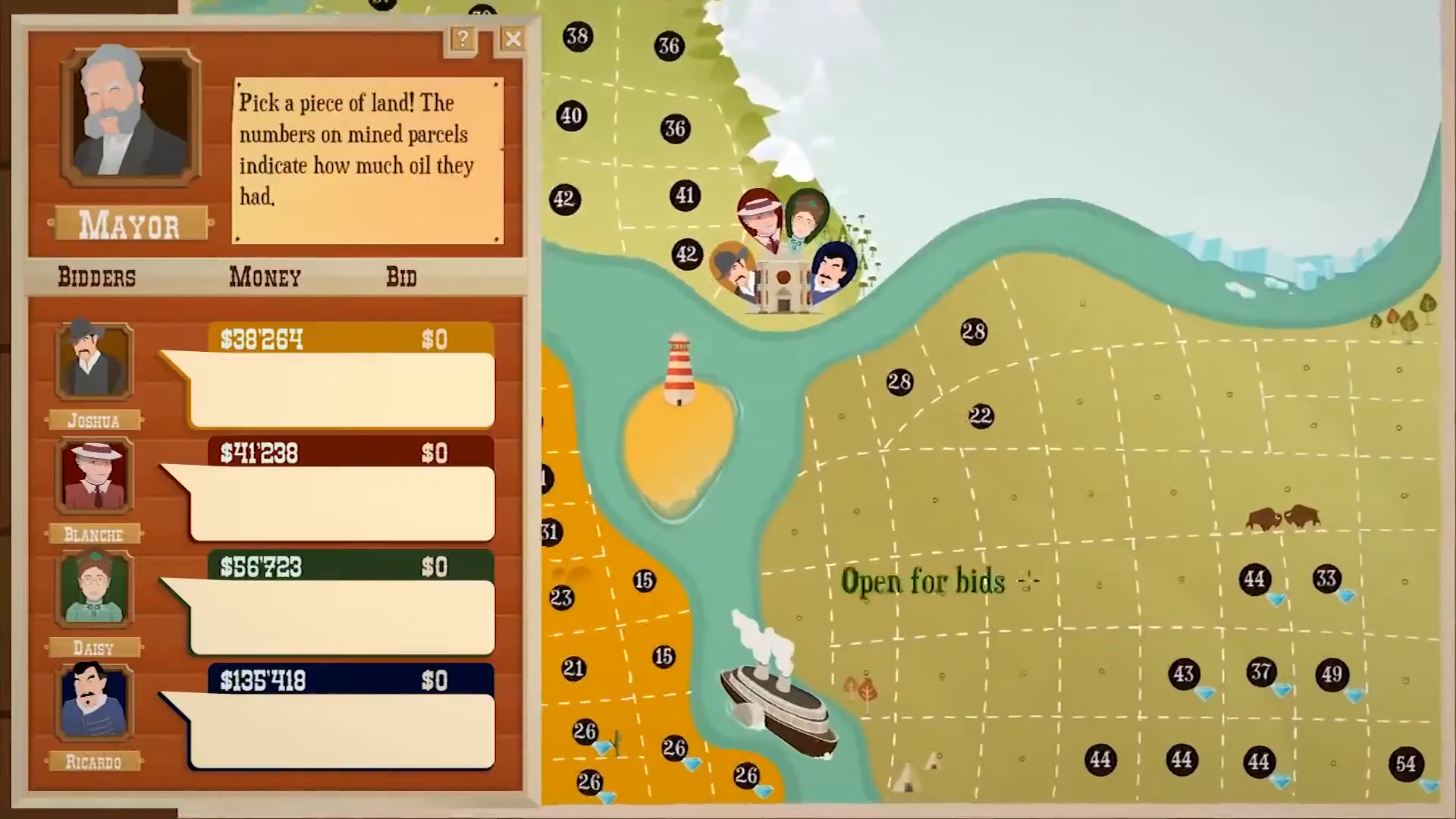Click the Mayor's portrait

[130, 116]
